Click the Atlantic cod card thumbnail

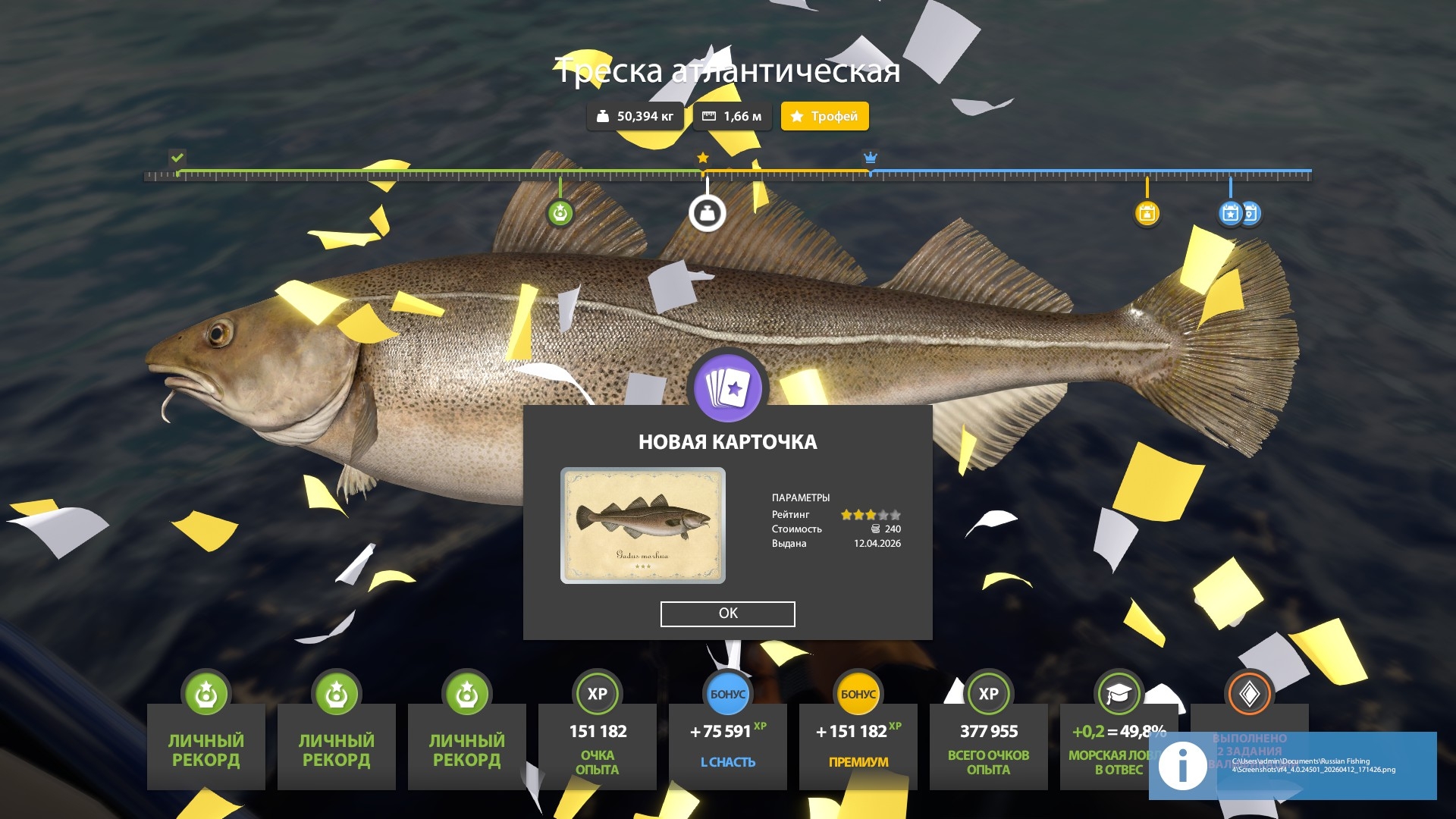pyautogui.click(x=642, y=526)
